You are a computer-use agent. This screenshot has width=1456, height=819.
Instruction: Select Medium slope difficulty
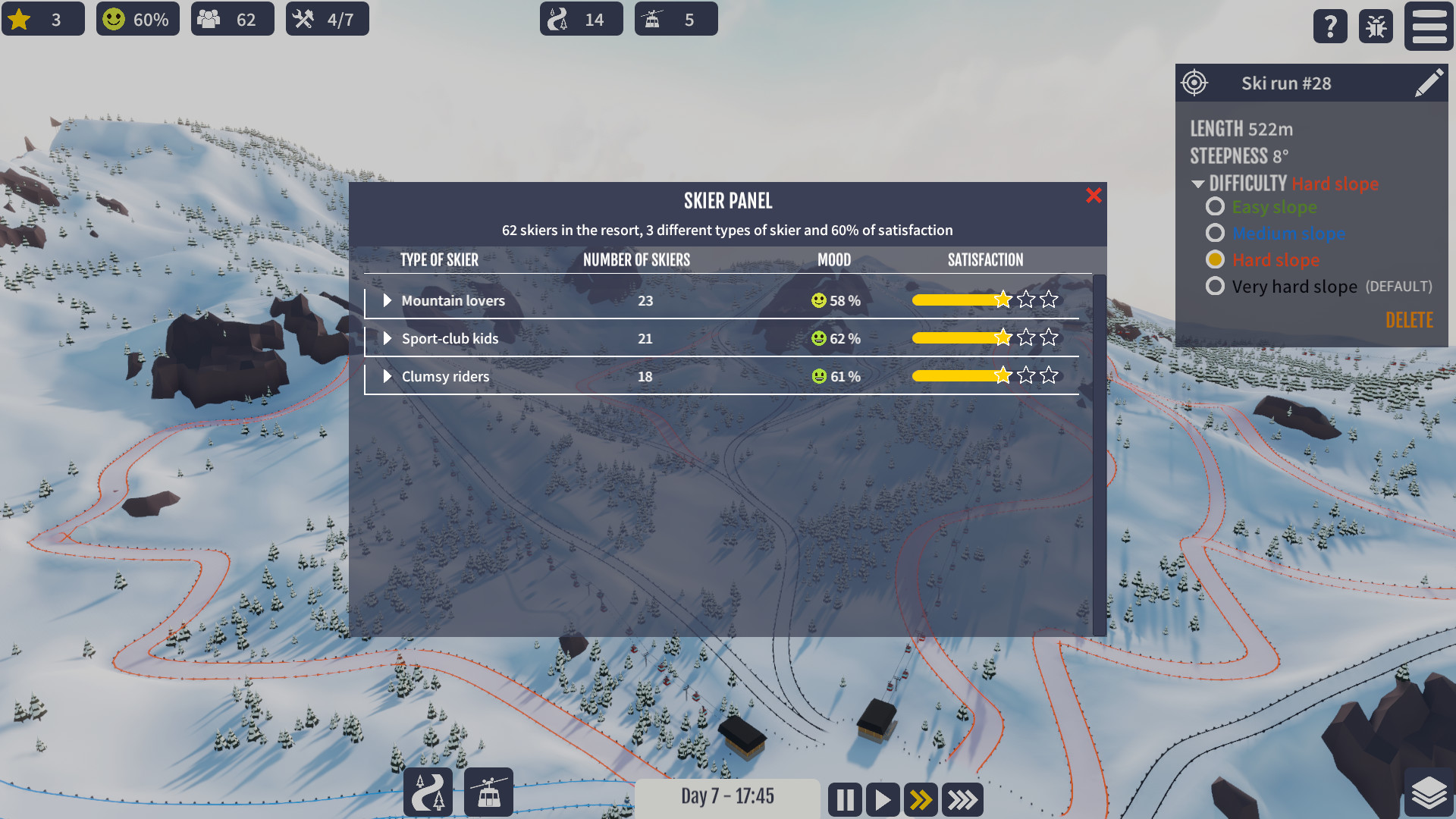click(1216, 233)
